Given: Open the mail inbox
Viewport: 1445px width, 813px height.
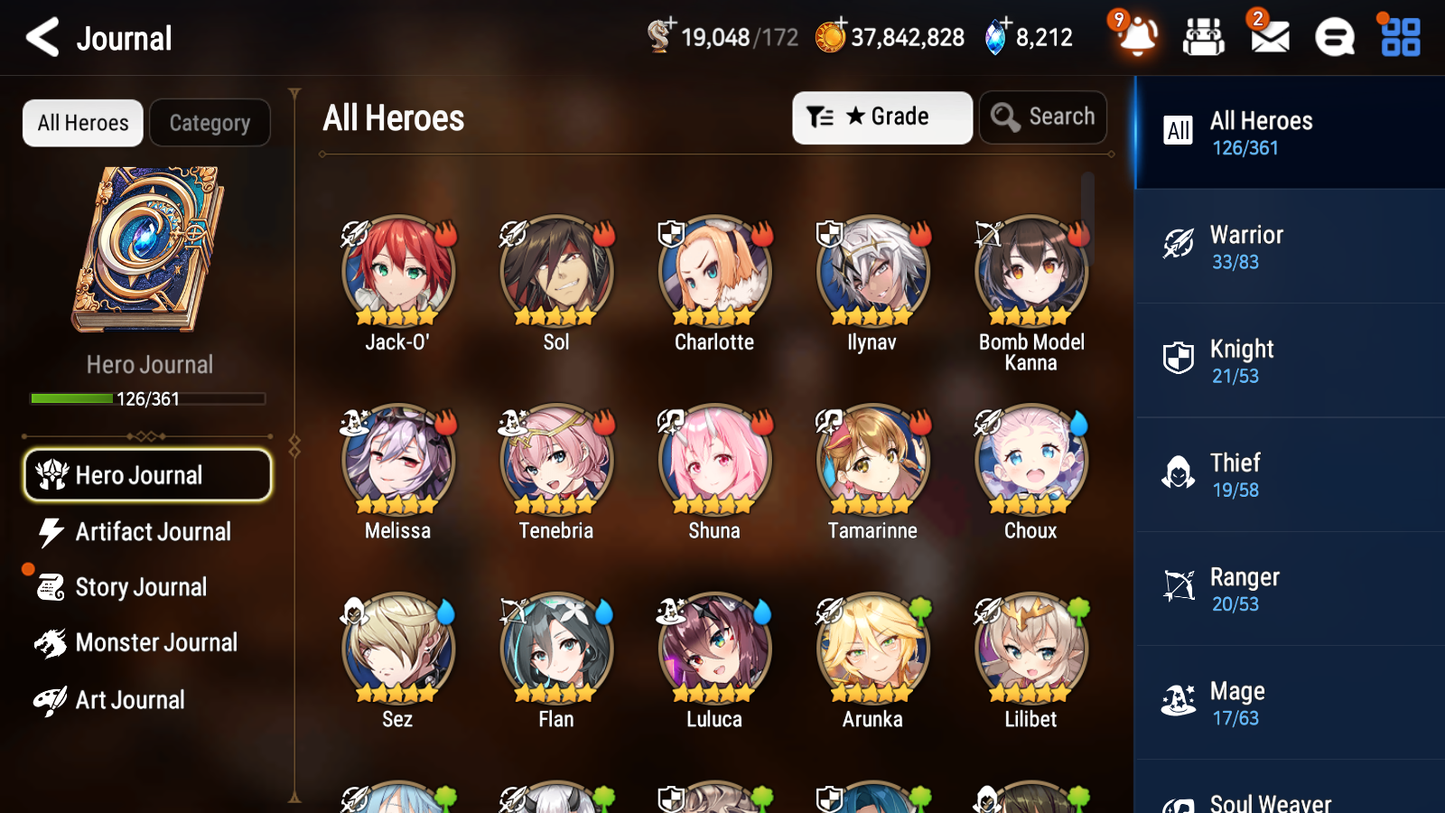Looking at the screenshot, I should pos(1268,36).
